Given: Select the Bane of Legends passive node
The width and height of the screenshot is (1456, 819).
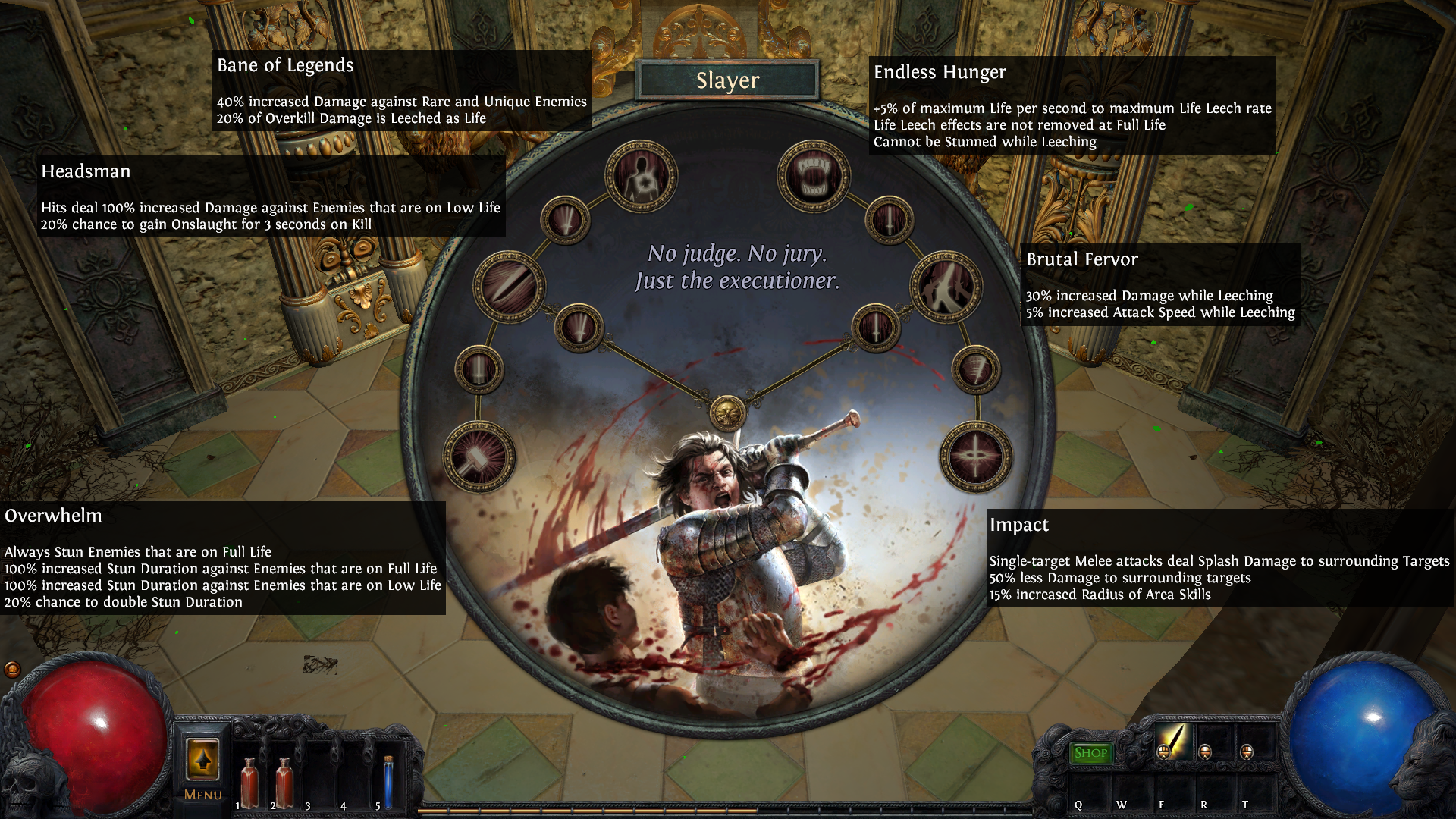Looking at the screenshot, I should pos(641,177).
